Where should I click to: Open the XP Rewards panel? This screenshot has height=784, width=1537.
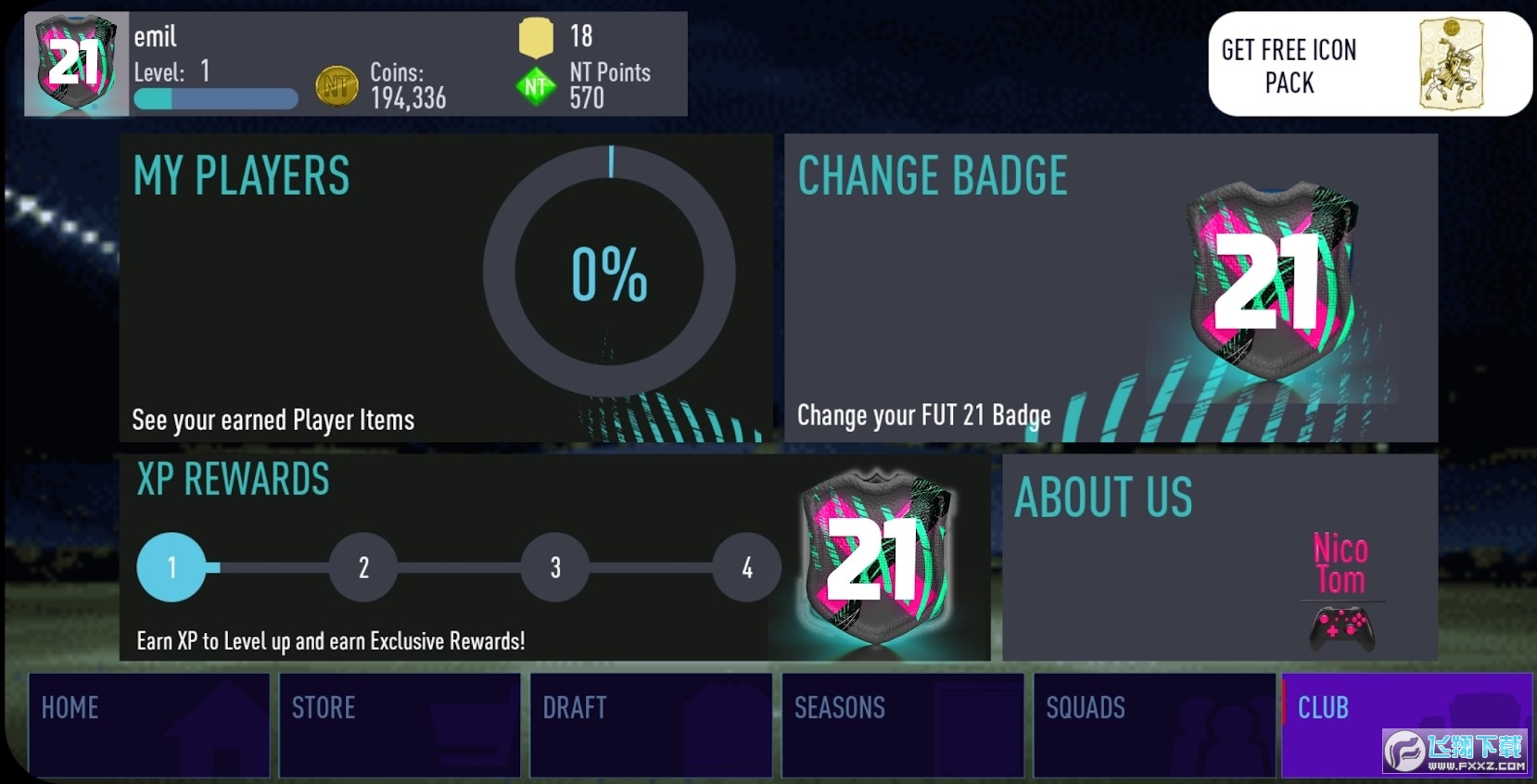554,557
